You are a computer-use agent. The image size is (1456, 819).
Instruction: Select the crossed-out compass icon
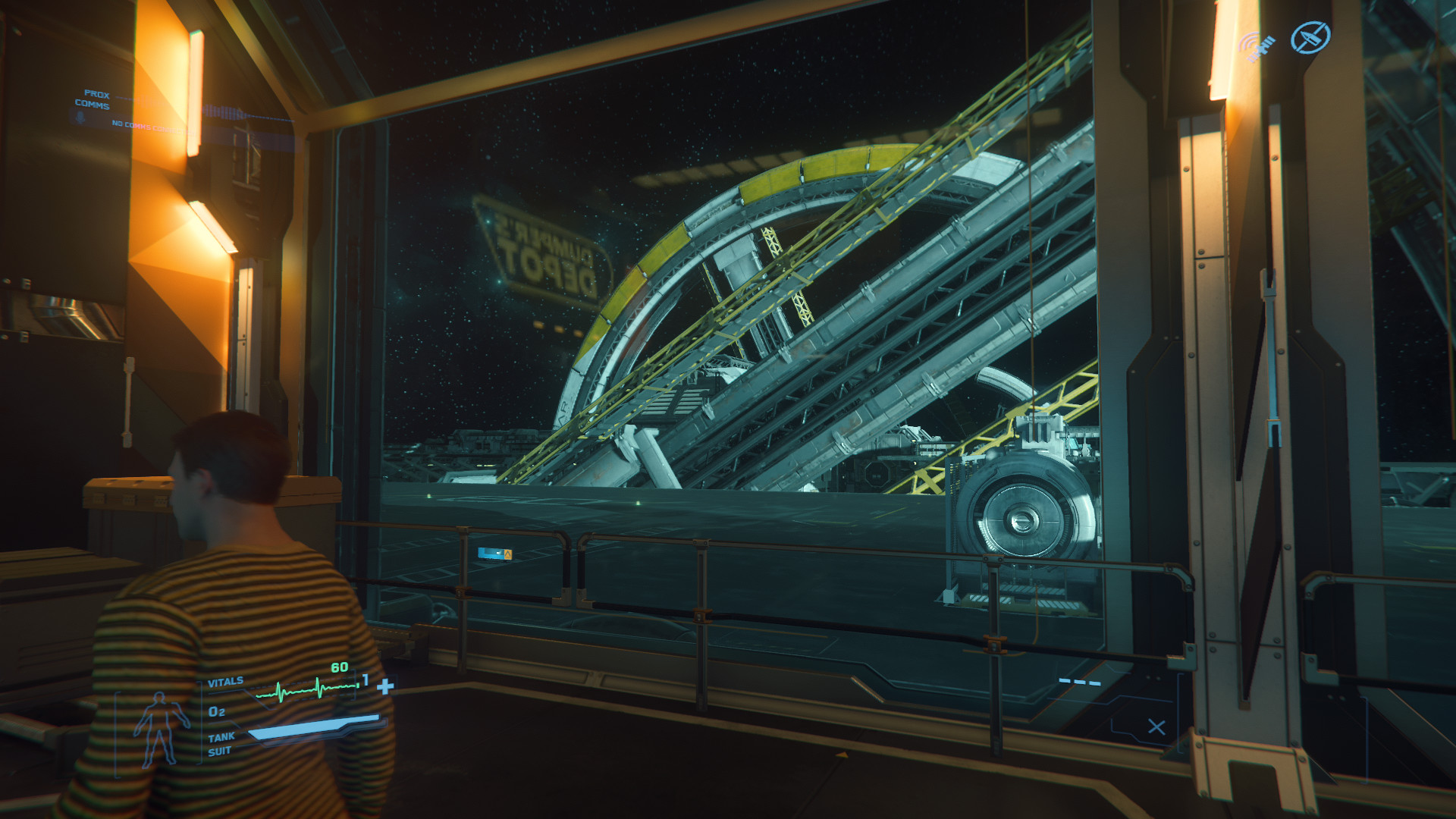point(1310,37)
